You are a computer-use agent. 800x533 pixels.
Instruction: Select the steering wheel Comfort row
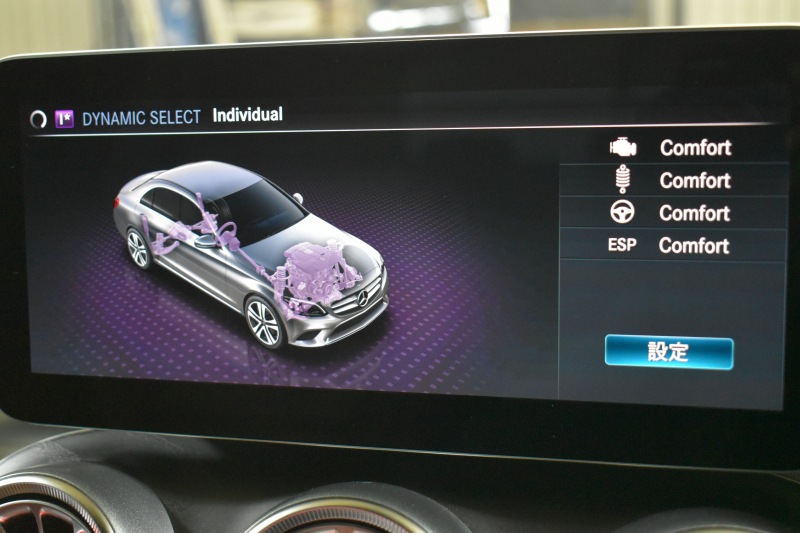(x=672, y=213)
